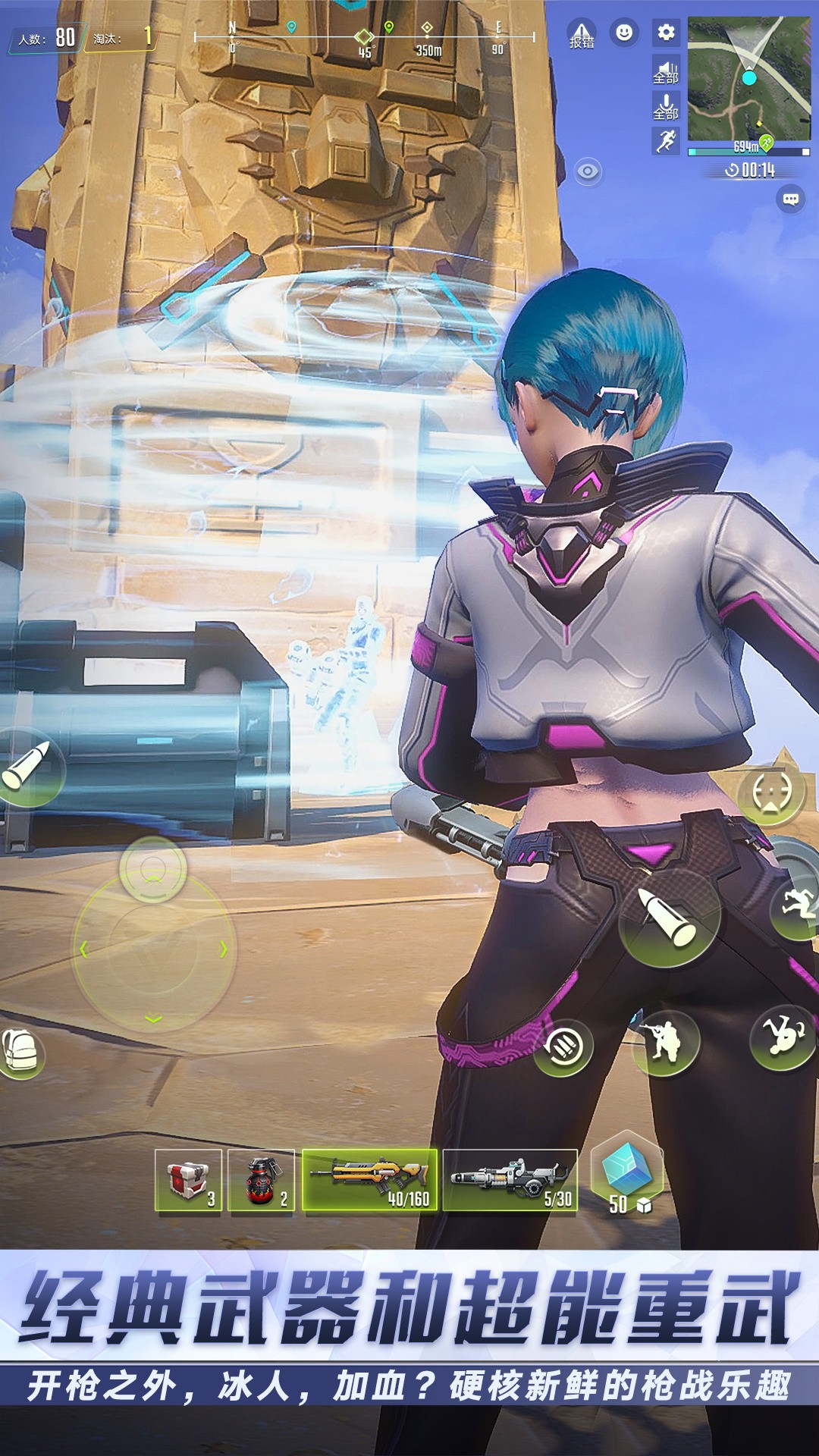Select the red grenade slot
Image resolution: width=819 pixels, height=1456 pixels.
[x=262, y=1181]
